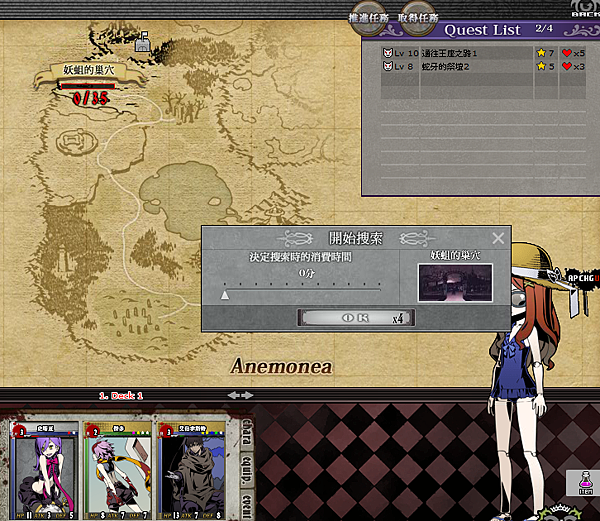Switch to the 取得任務 tab

pyautogui.click(x=416, y=18)
